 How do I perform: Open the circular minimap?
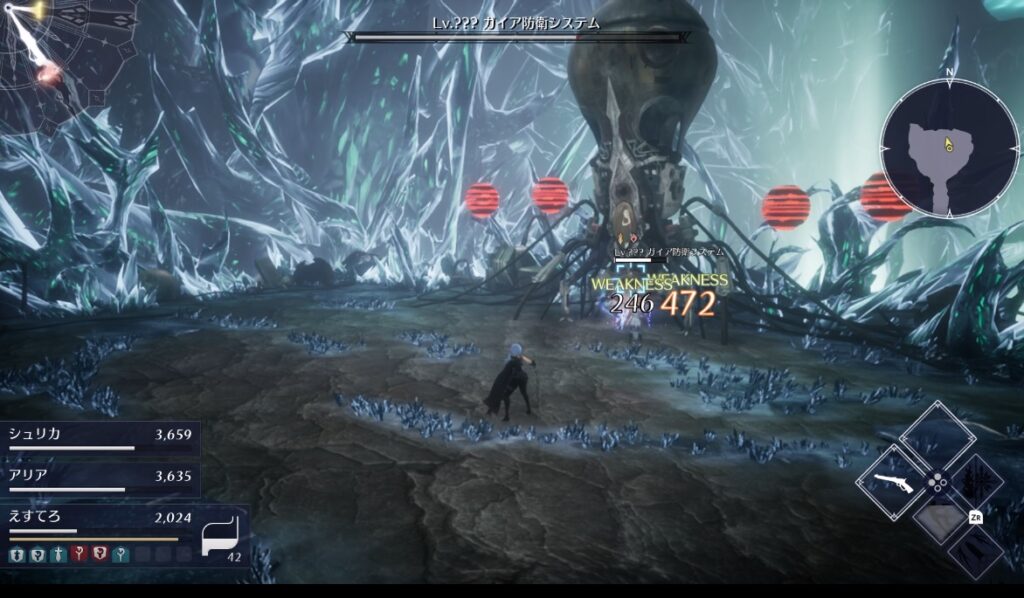coord(949,149)
